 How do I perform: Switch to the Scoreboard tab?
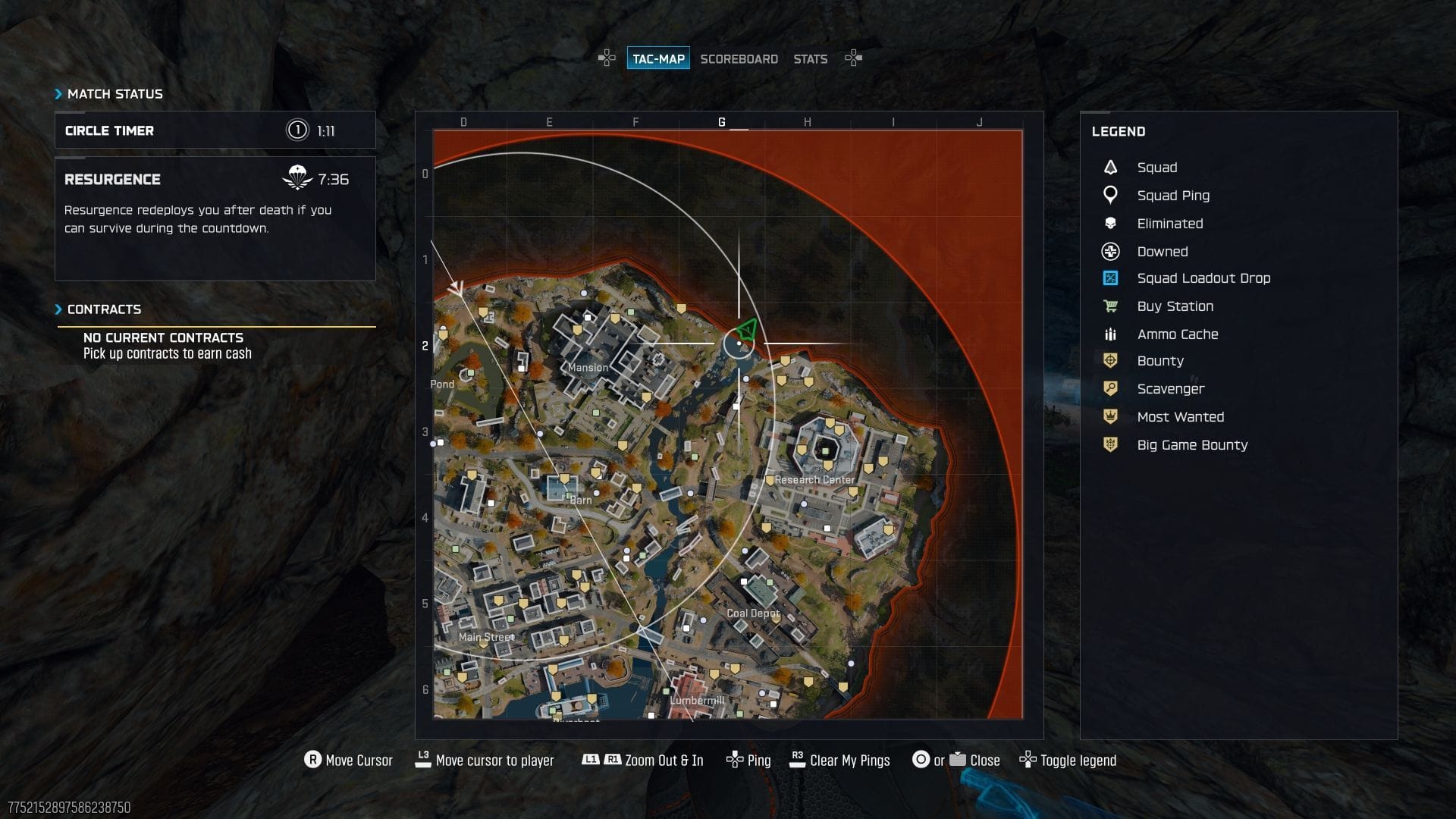coord(739,58)
